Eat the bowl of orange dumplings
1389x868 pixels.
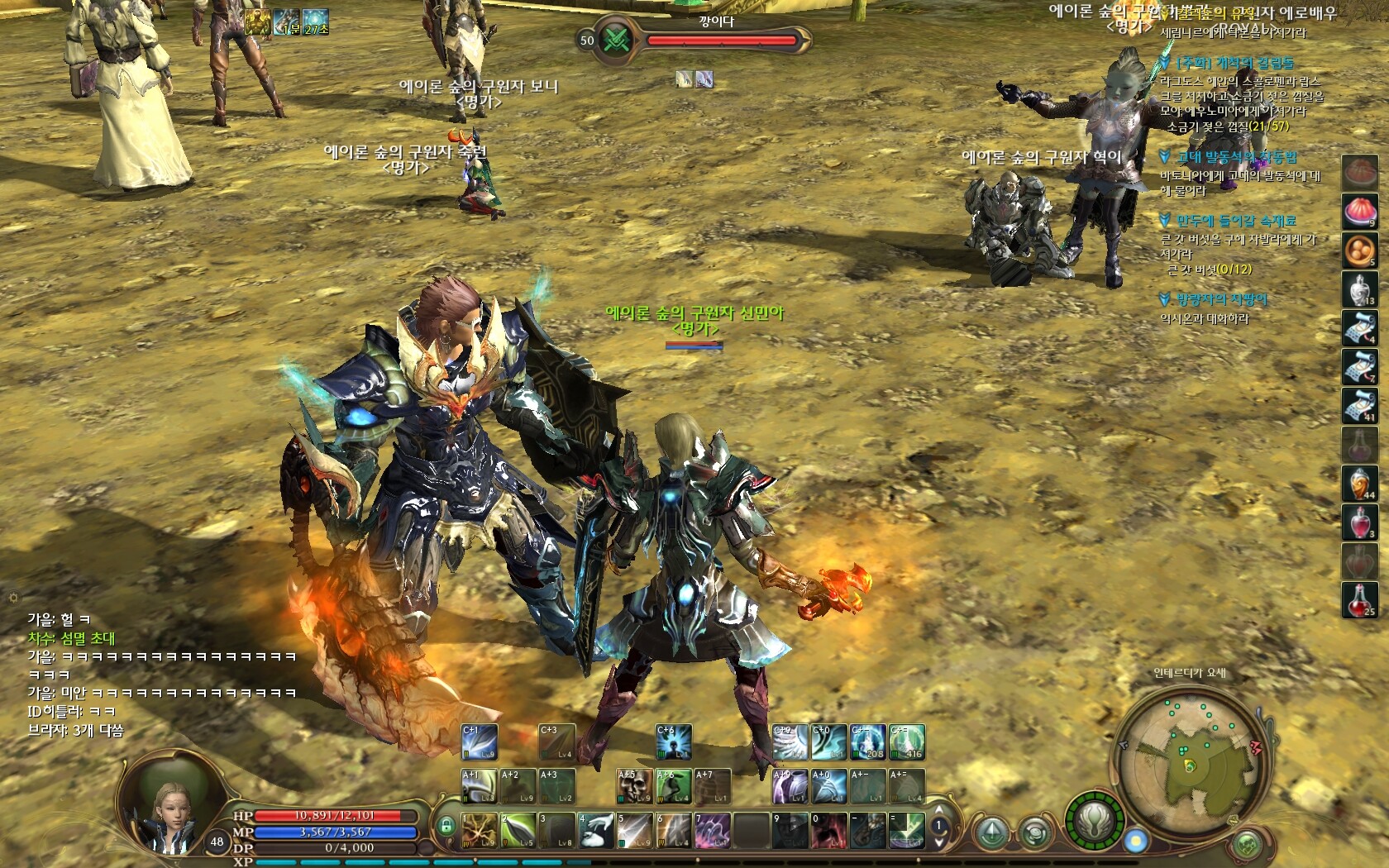pos(1359,250)
